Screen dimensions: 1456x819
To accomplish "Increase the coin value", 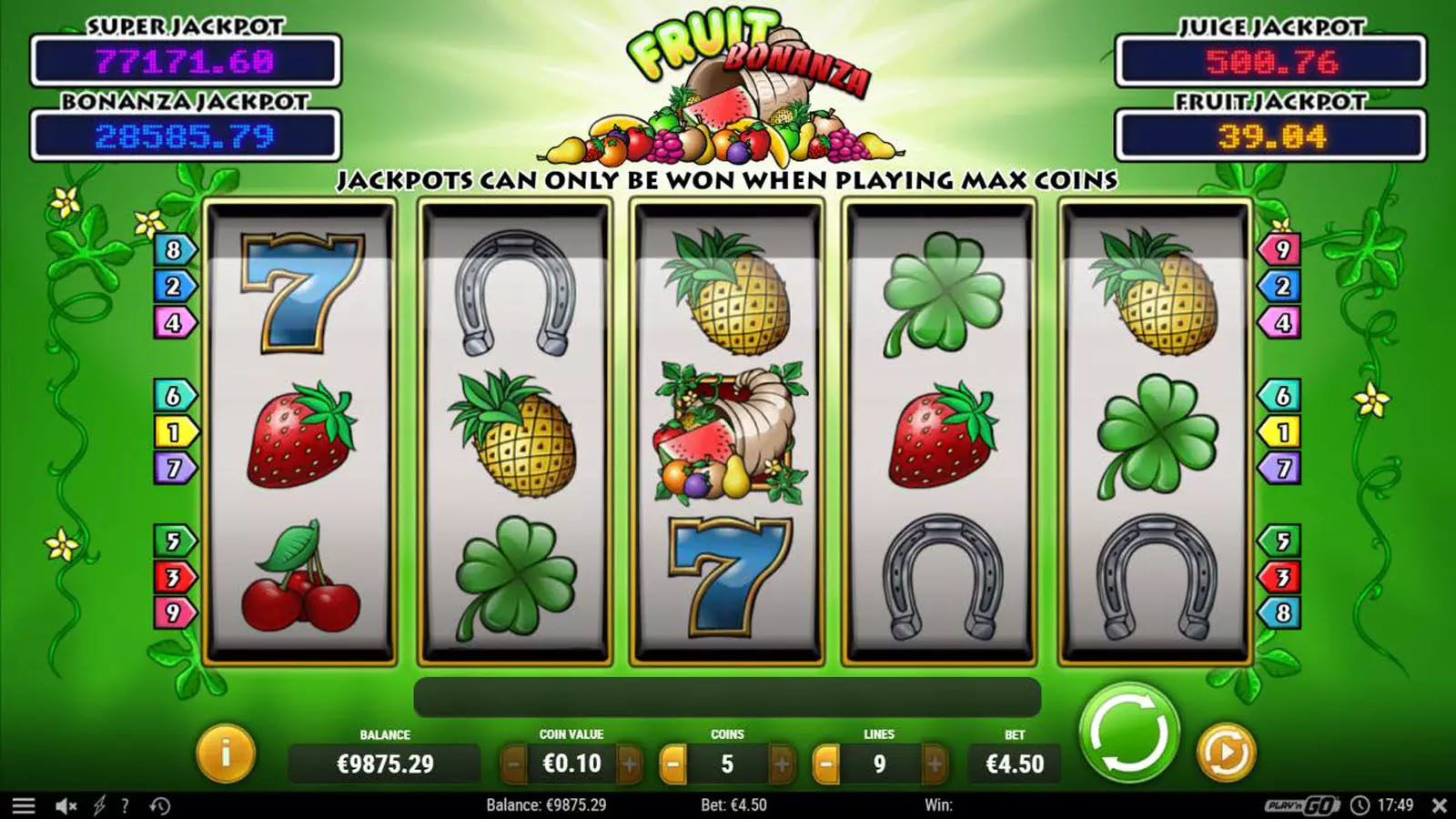I will pos(629,764).
